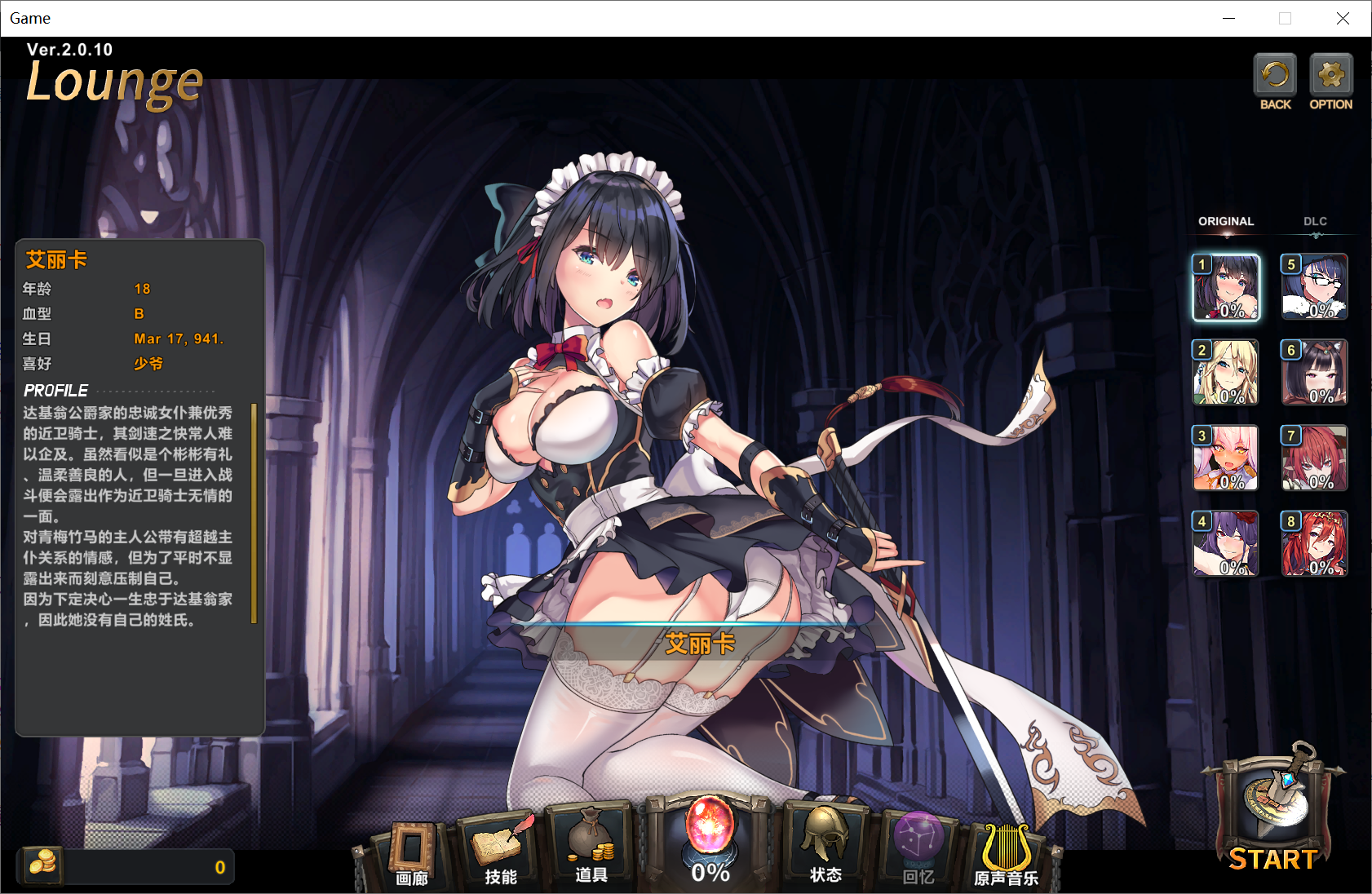
Task: Select character portrait number 7
Action: (x=1314, y=458)
